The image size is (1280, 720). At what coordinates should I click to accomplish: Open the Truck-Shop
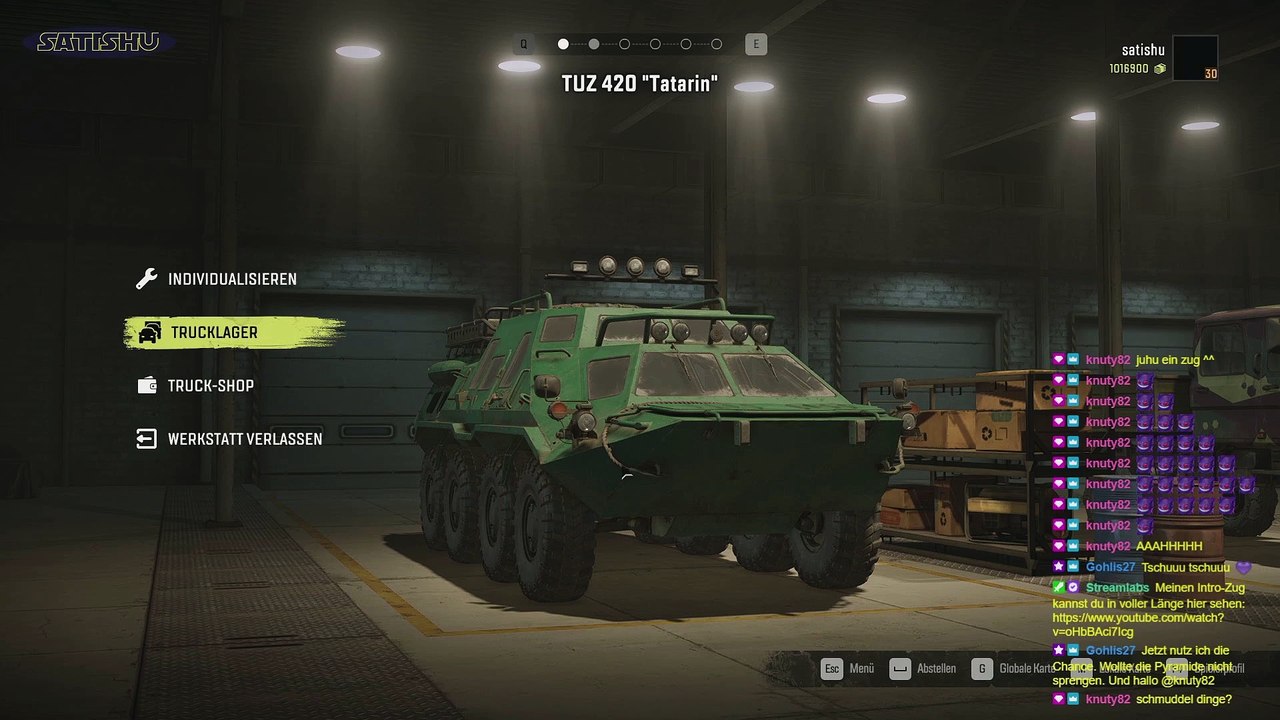click(210, 386)
